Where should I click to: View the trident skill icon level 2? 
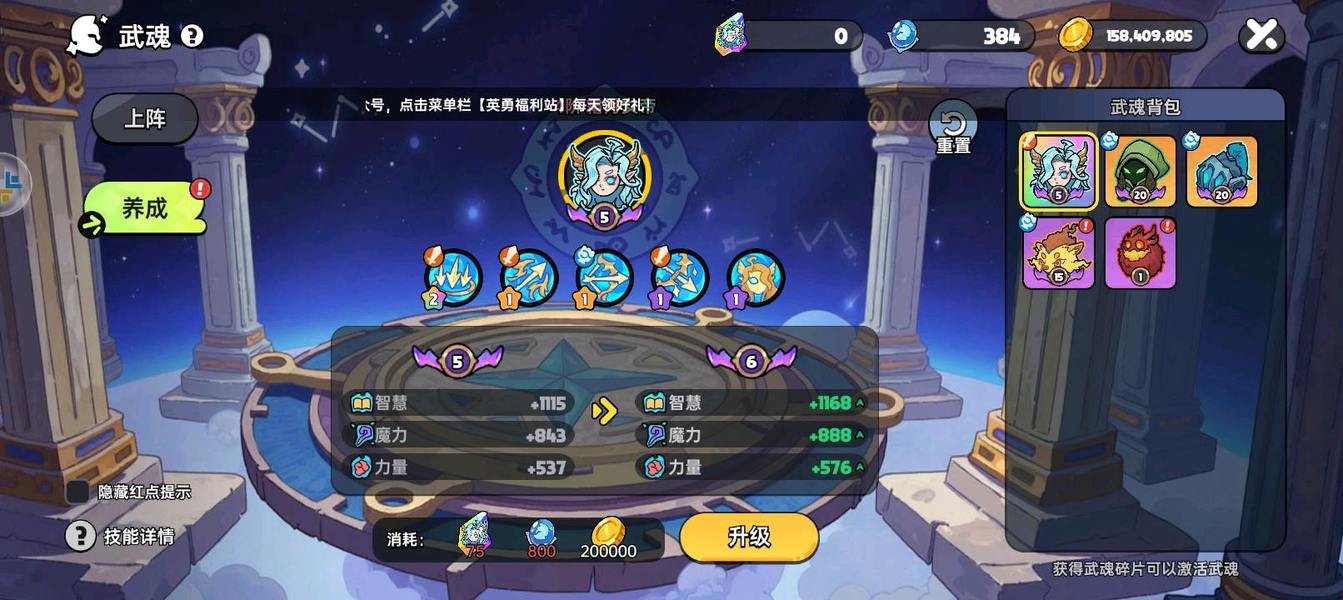[453, 278]
